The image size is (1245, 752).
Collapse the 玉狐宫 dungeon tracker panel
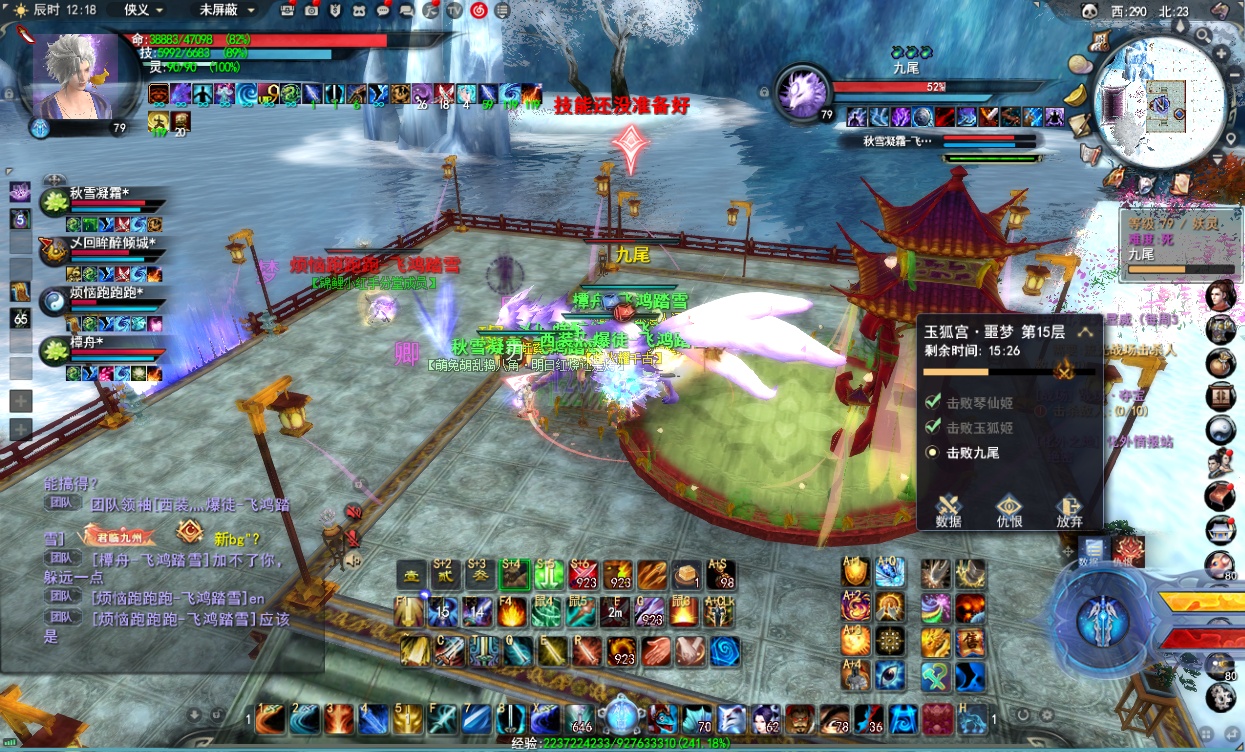point(1085,332)
